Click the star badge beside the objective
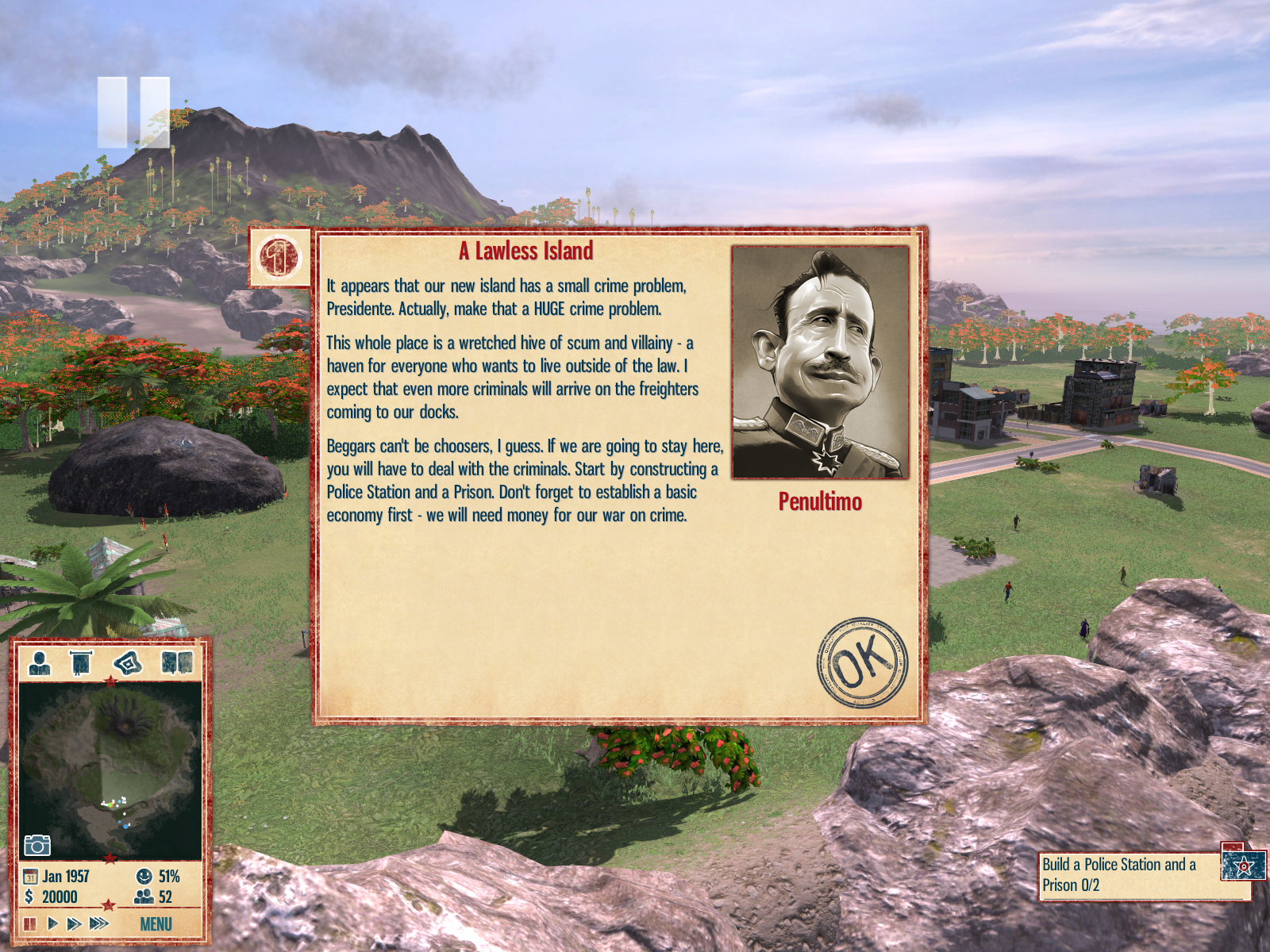1270x952 pixels. pos(1243,866)
